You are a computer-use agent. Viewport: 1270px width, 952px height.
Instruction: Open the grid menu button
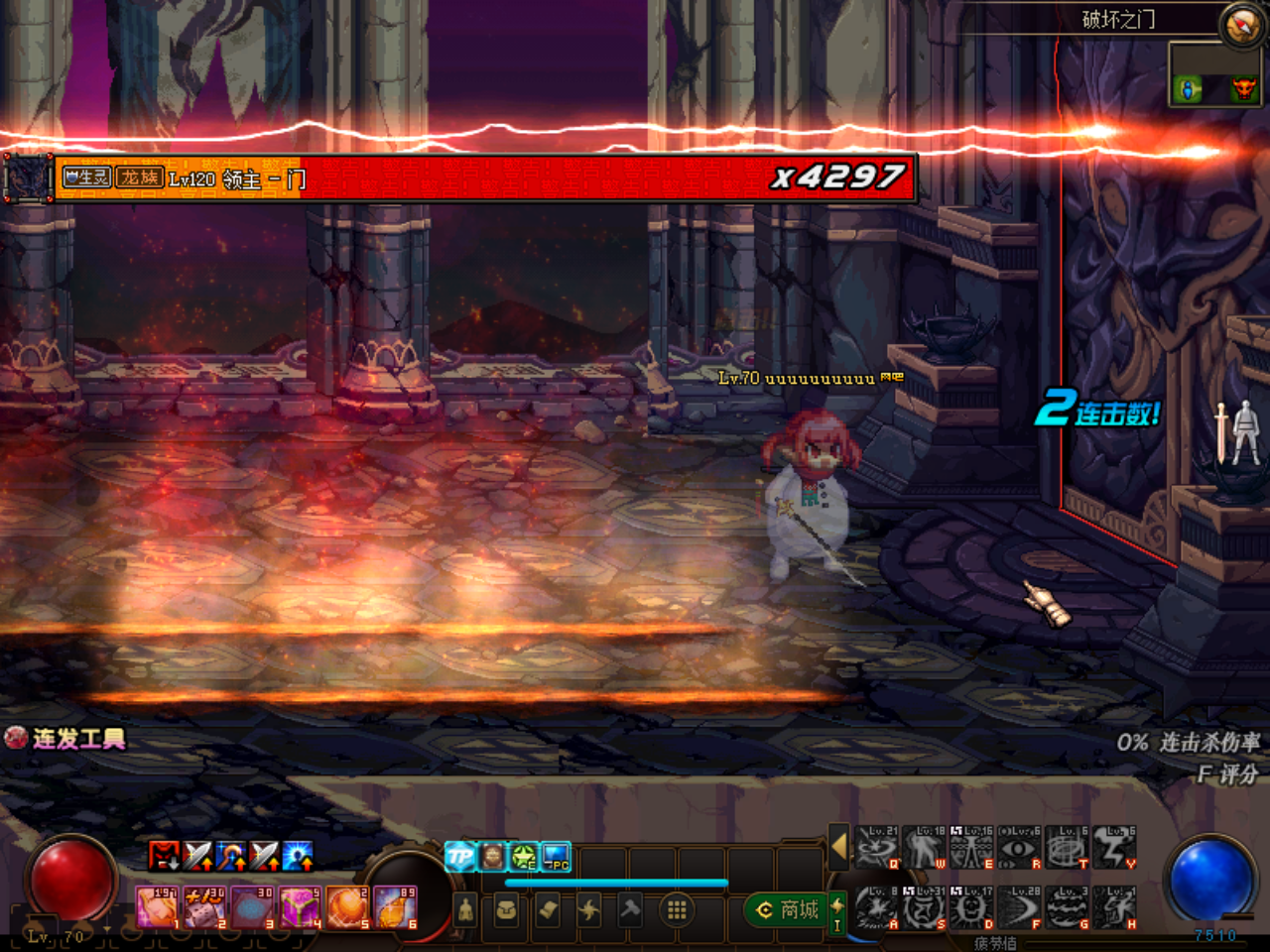[x=677, y=909]
